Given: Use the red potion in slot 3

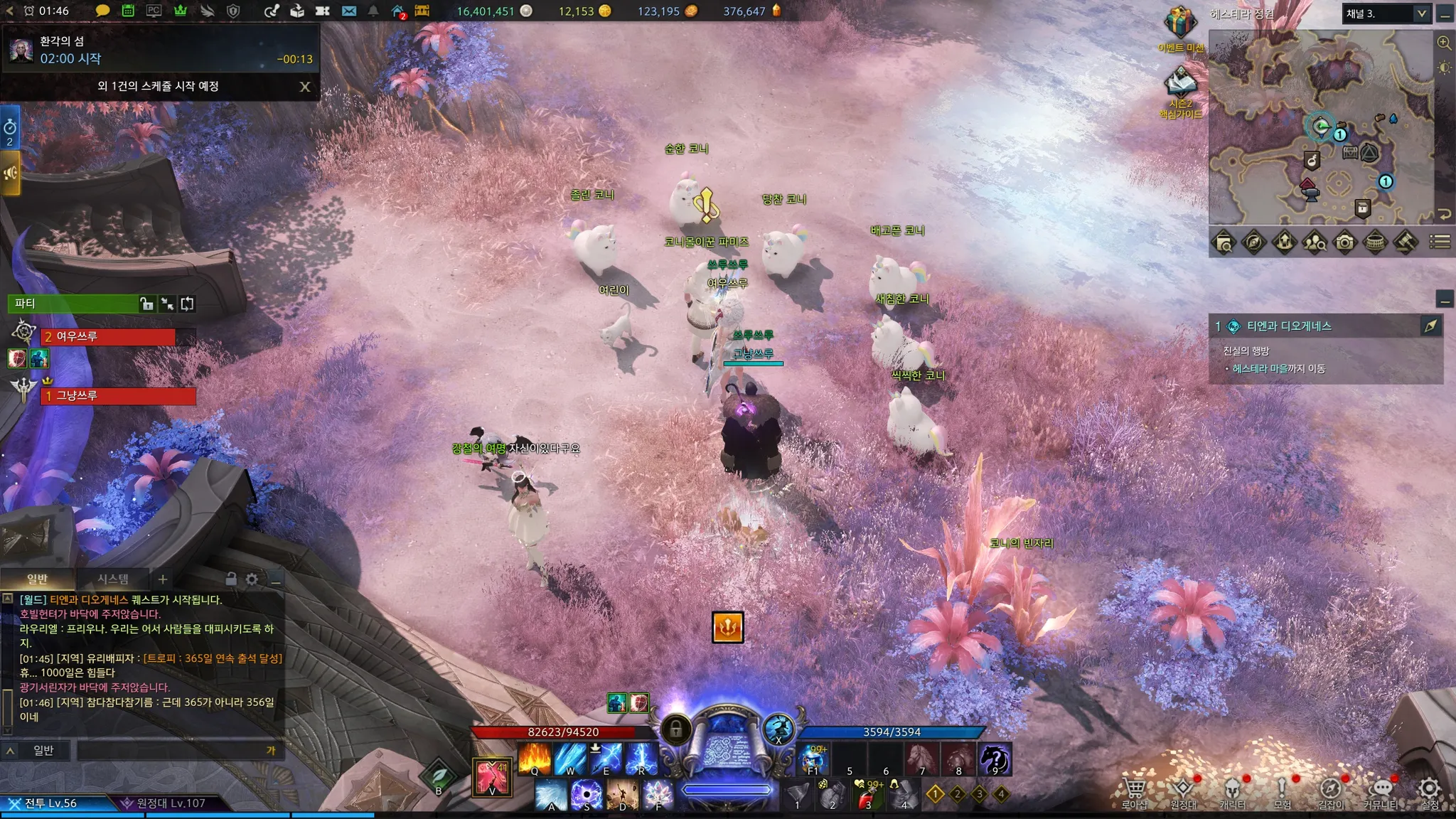Looking at the screenshot, I should pyautogui.click(x=867, y=795).
